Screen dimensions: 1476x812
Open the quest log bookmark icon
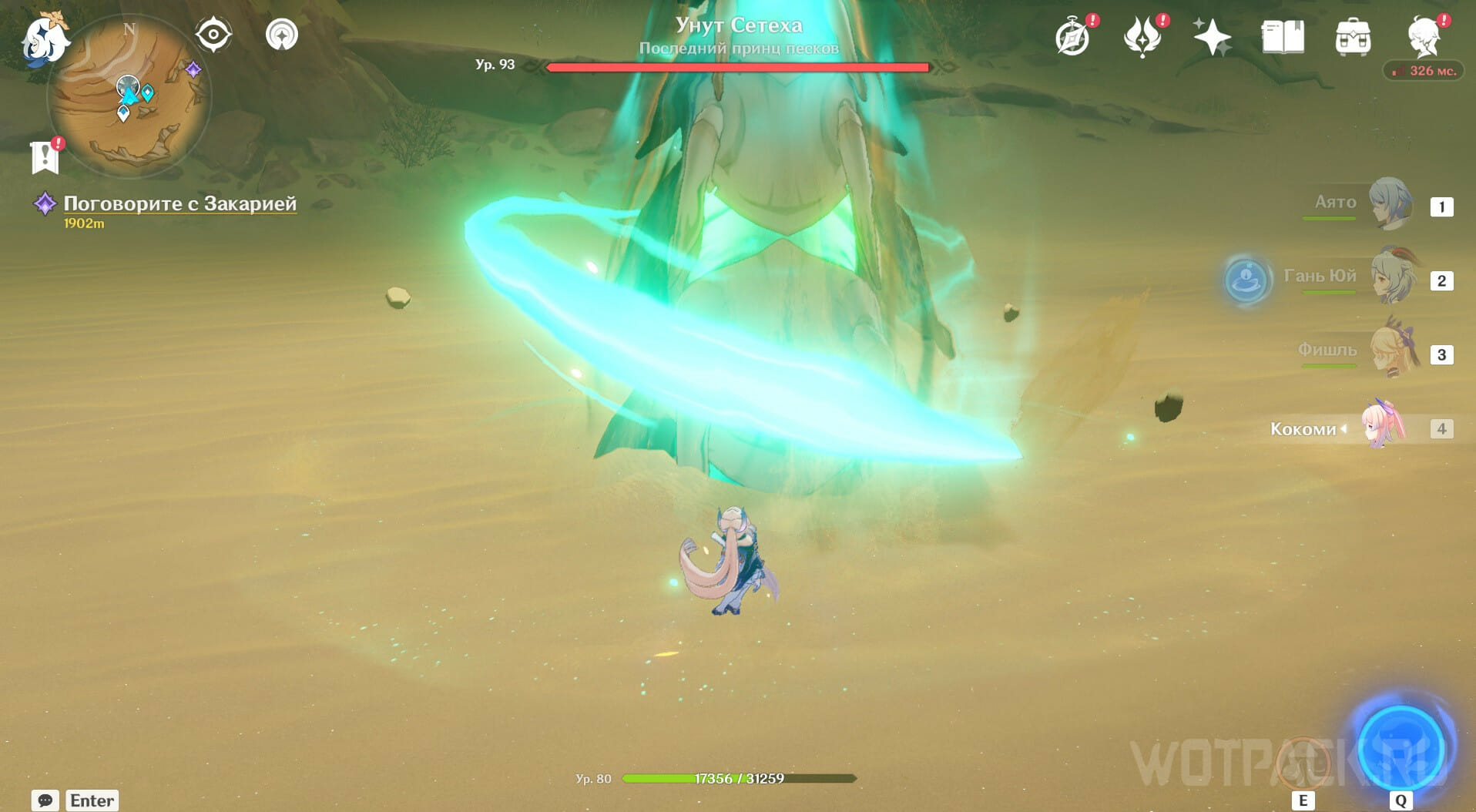pyautogui.click(x=45, y=156)
